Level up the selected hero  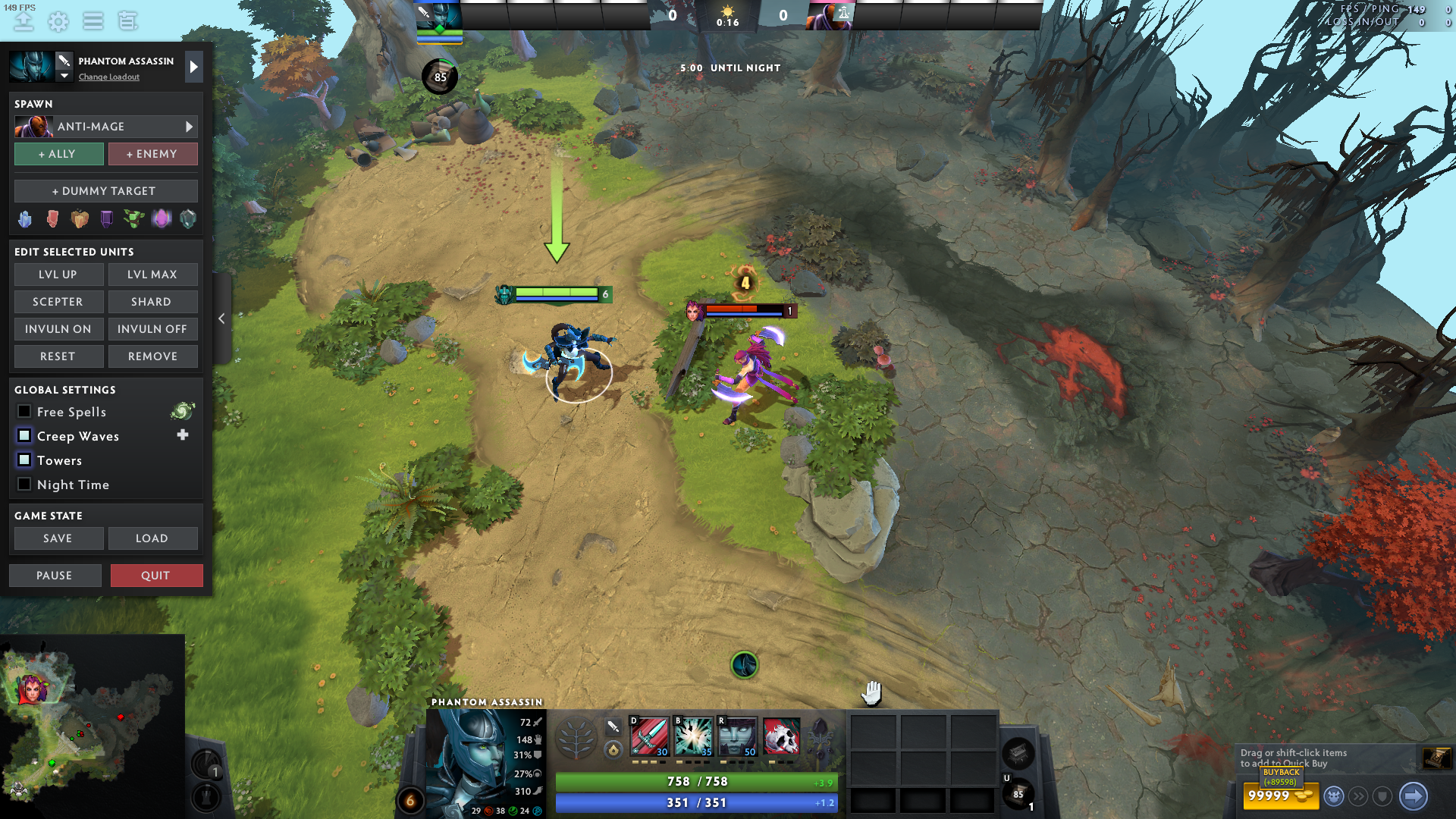point(58,275)
